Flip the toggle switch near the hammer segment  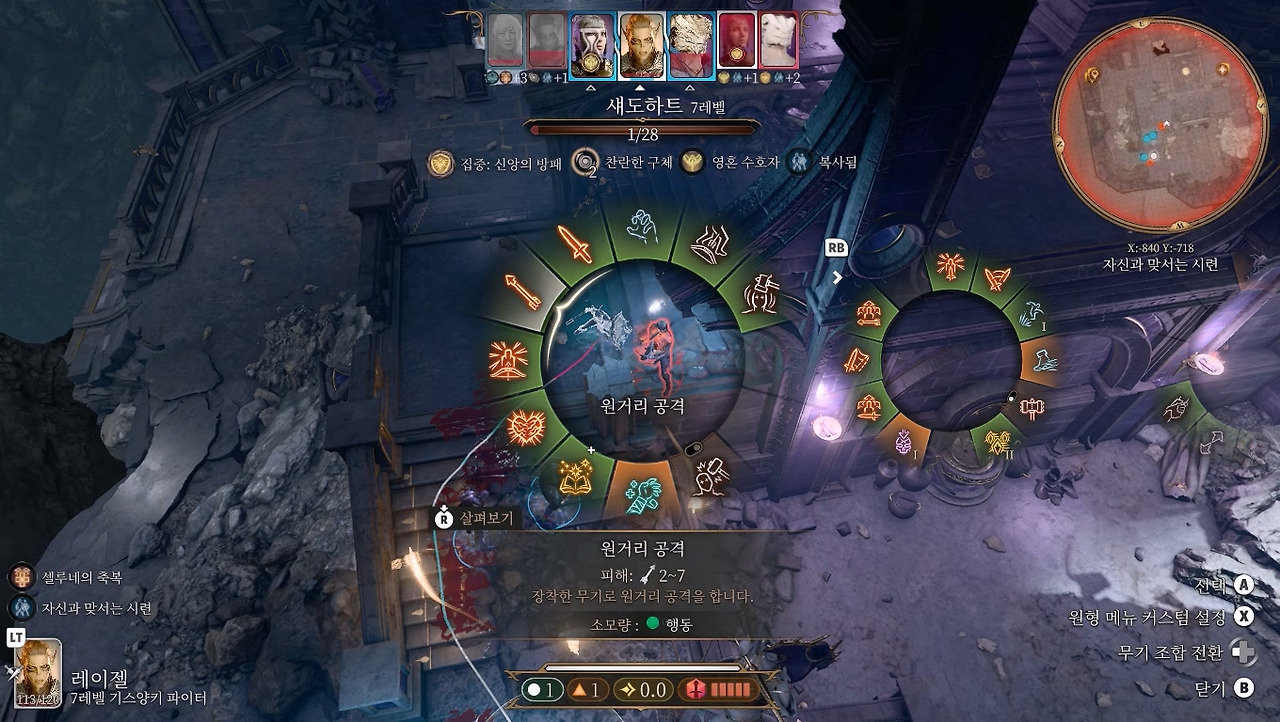pyautogui.click(x=1013, y=396)
